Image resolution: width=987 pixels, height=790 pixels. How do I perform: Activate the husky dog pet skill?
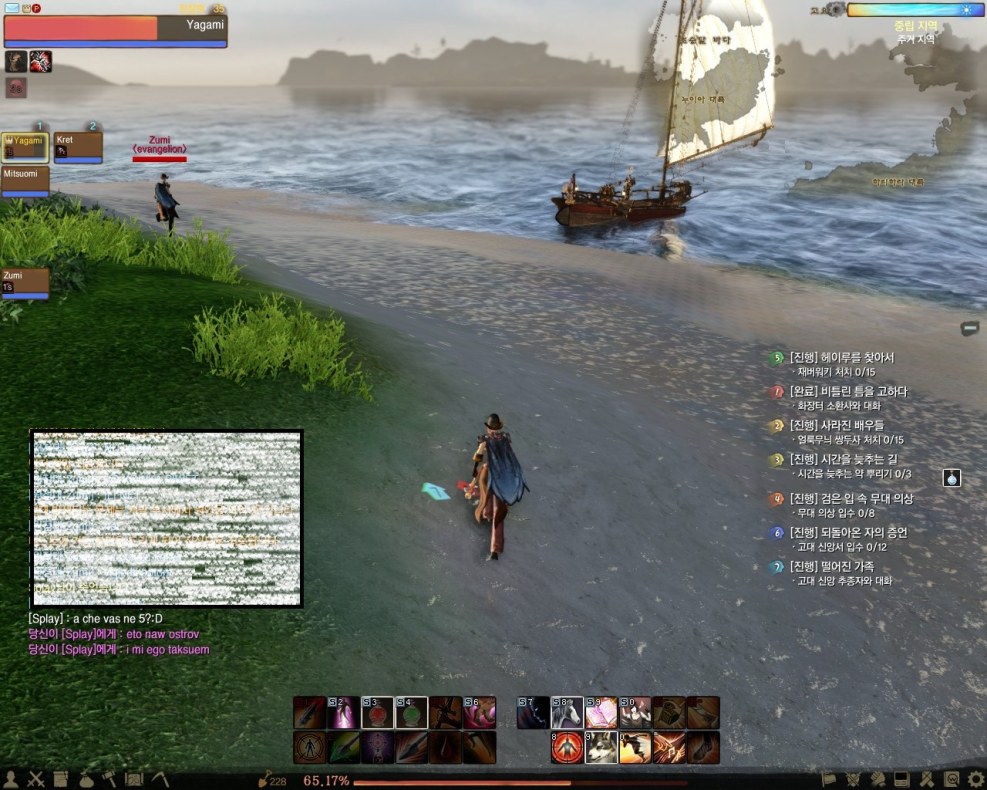(x=601, y=747)
